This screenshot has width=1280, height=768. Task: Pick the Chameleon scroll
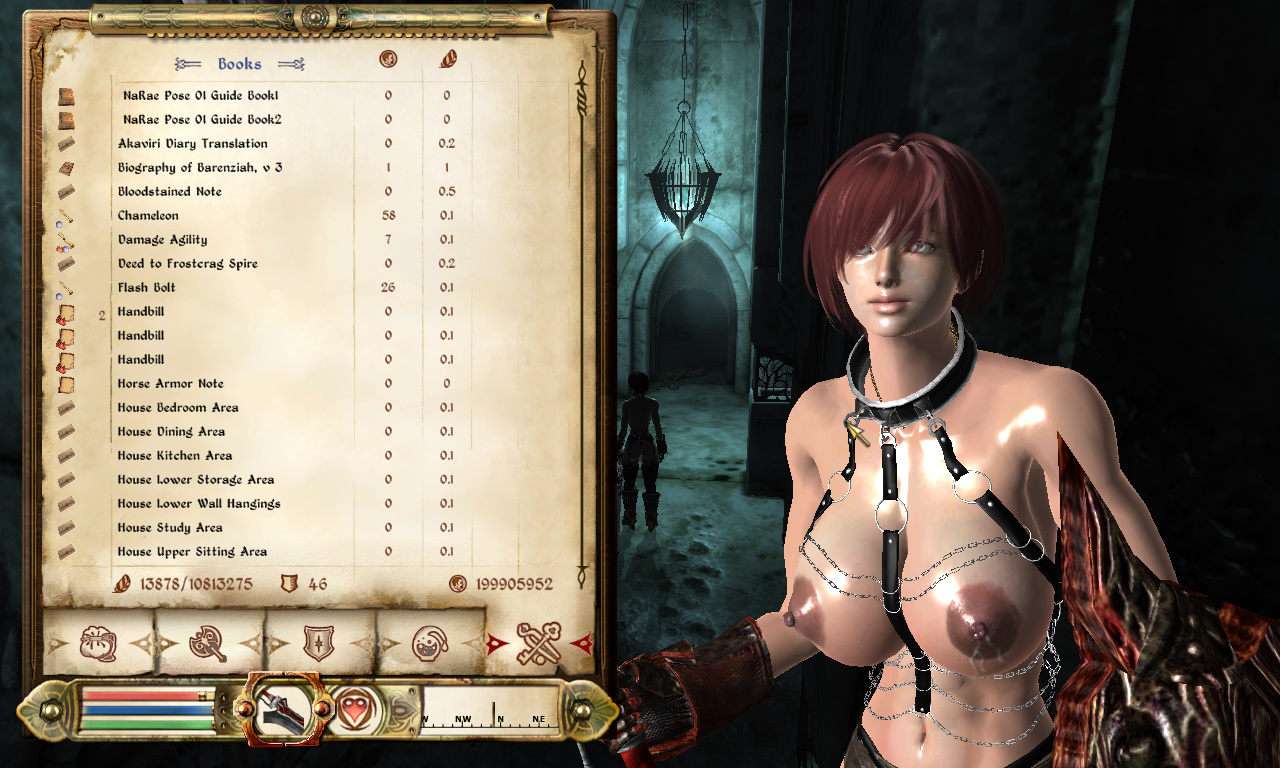point(148,216)
